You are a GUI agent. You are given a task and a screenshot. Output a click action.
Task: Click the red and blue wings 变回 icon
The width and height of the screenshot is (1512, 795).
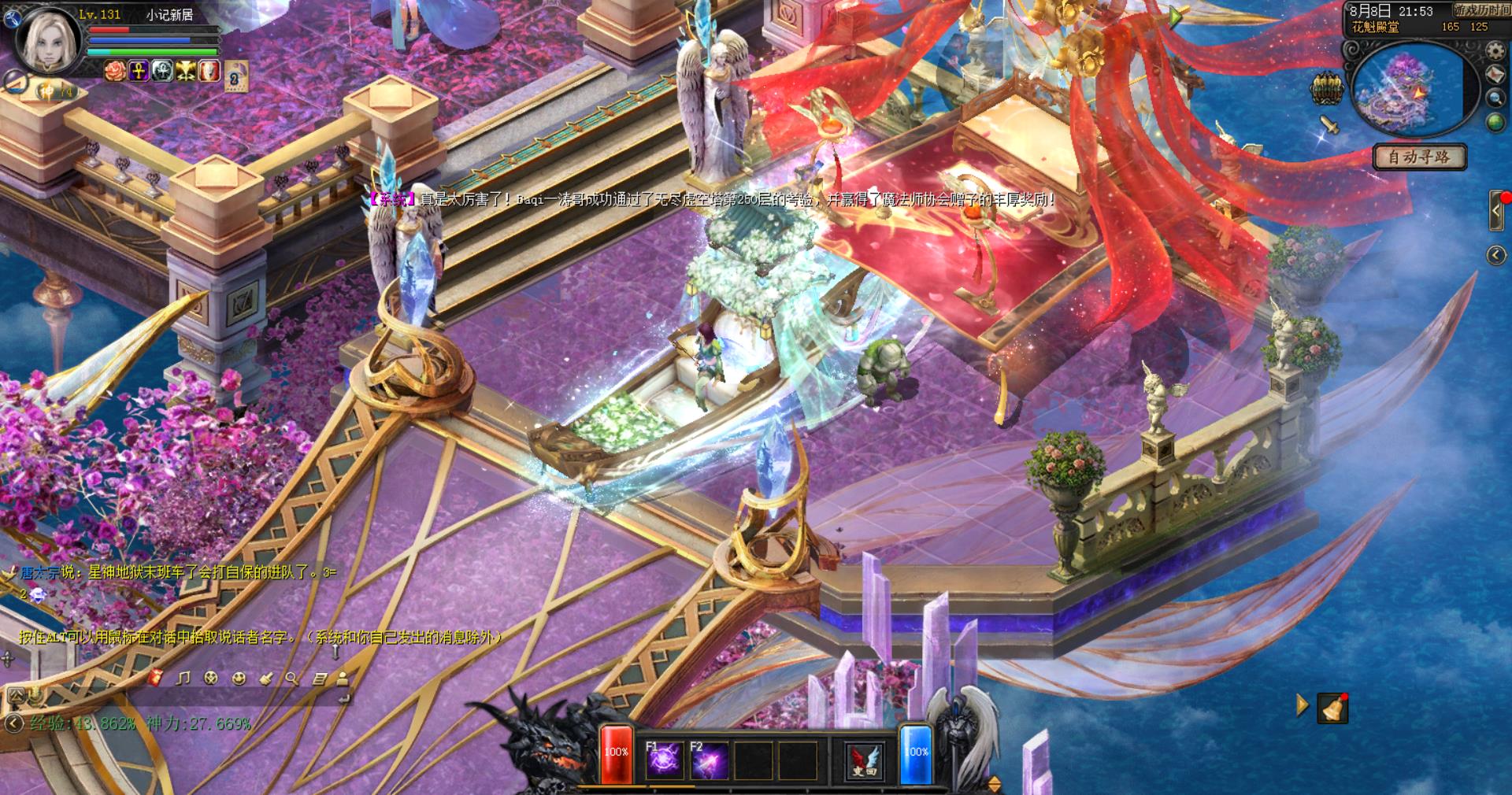pyautogui.click(x=864, y=760)
